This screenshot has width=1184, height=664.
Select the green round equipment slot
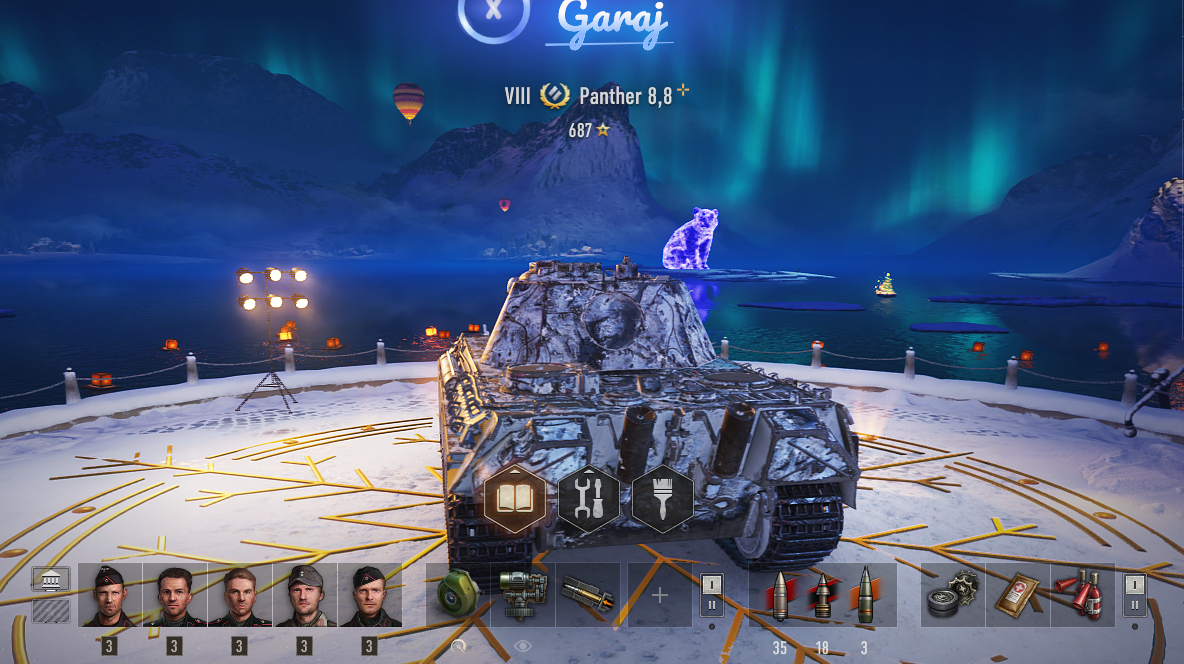point(457,595)
